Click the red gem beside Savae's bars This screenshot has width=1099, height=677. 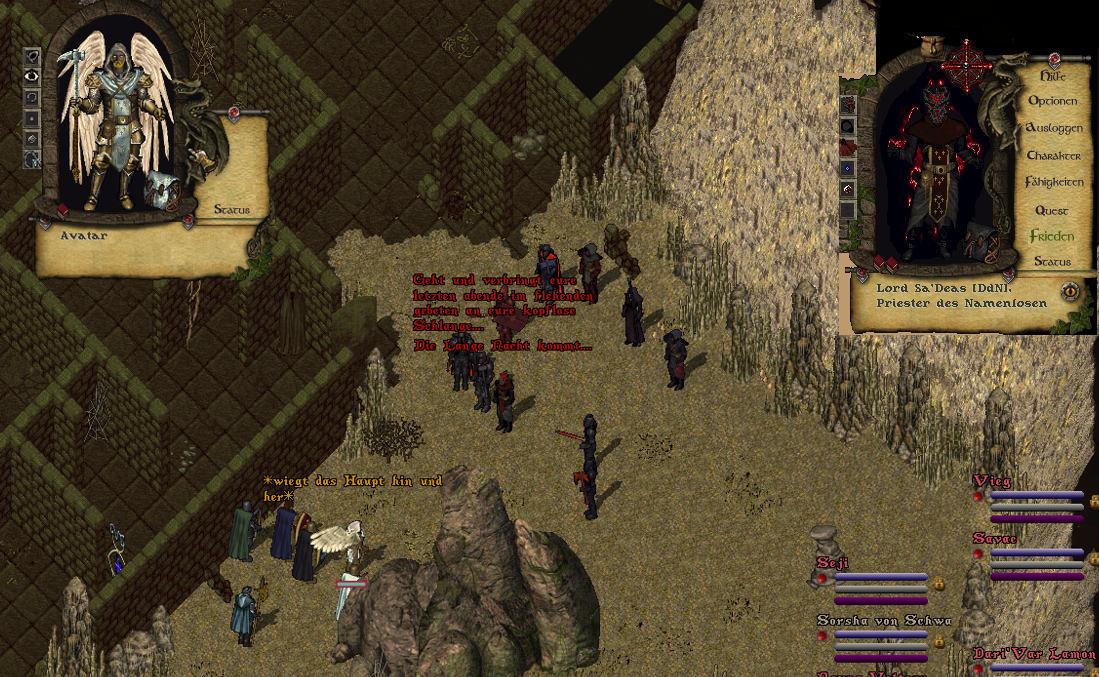pos(979,553)
